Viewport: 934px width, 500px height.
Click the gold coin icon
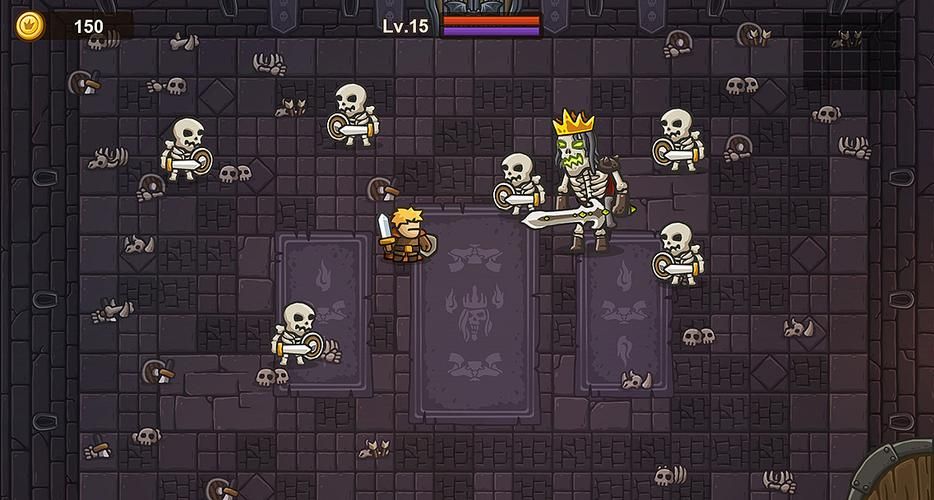pos(30,25)
